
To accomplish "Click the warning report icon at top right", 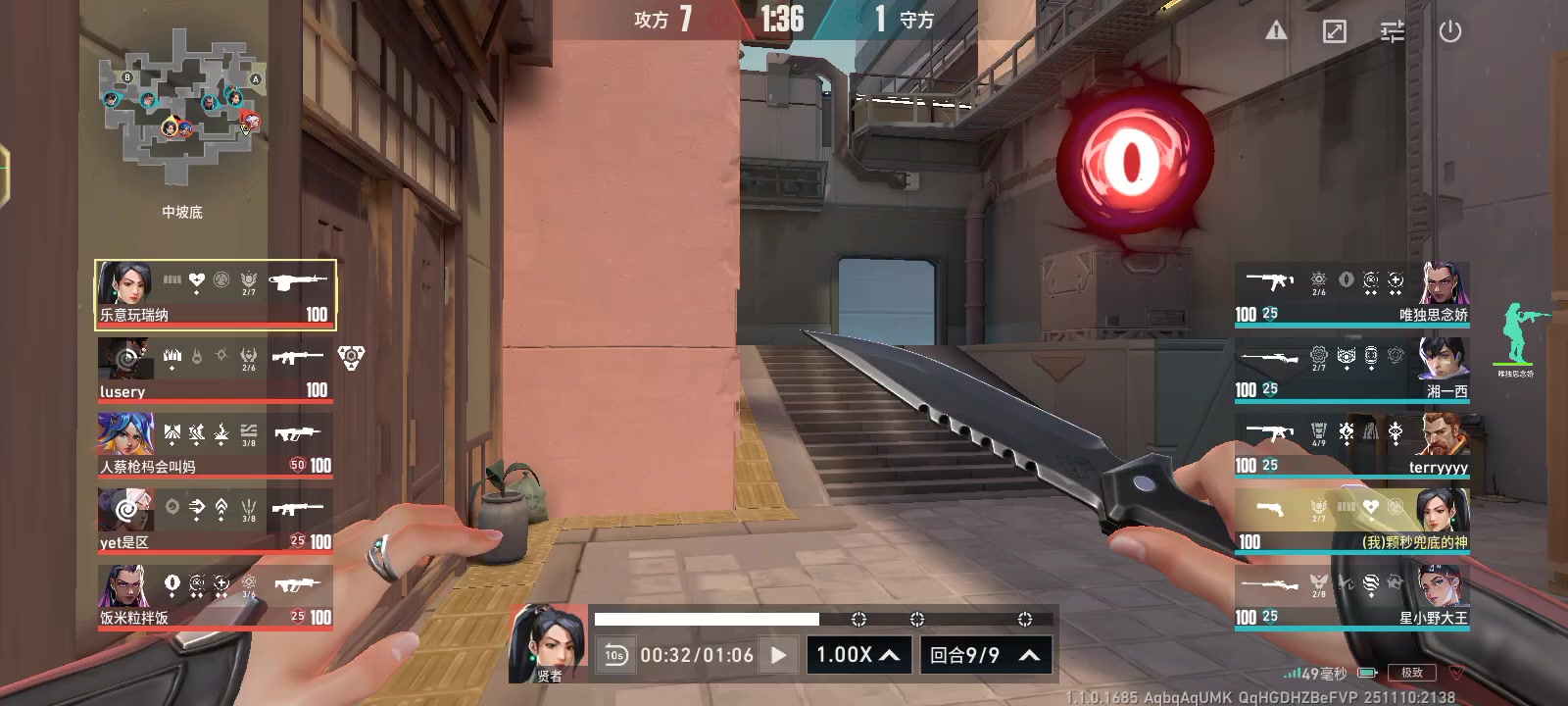I will pyautogui.click(x=1274, y=30).
